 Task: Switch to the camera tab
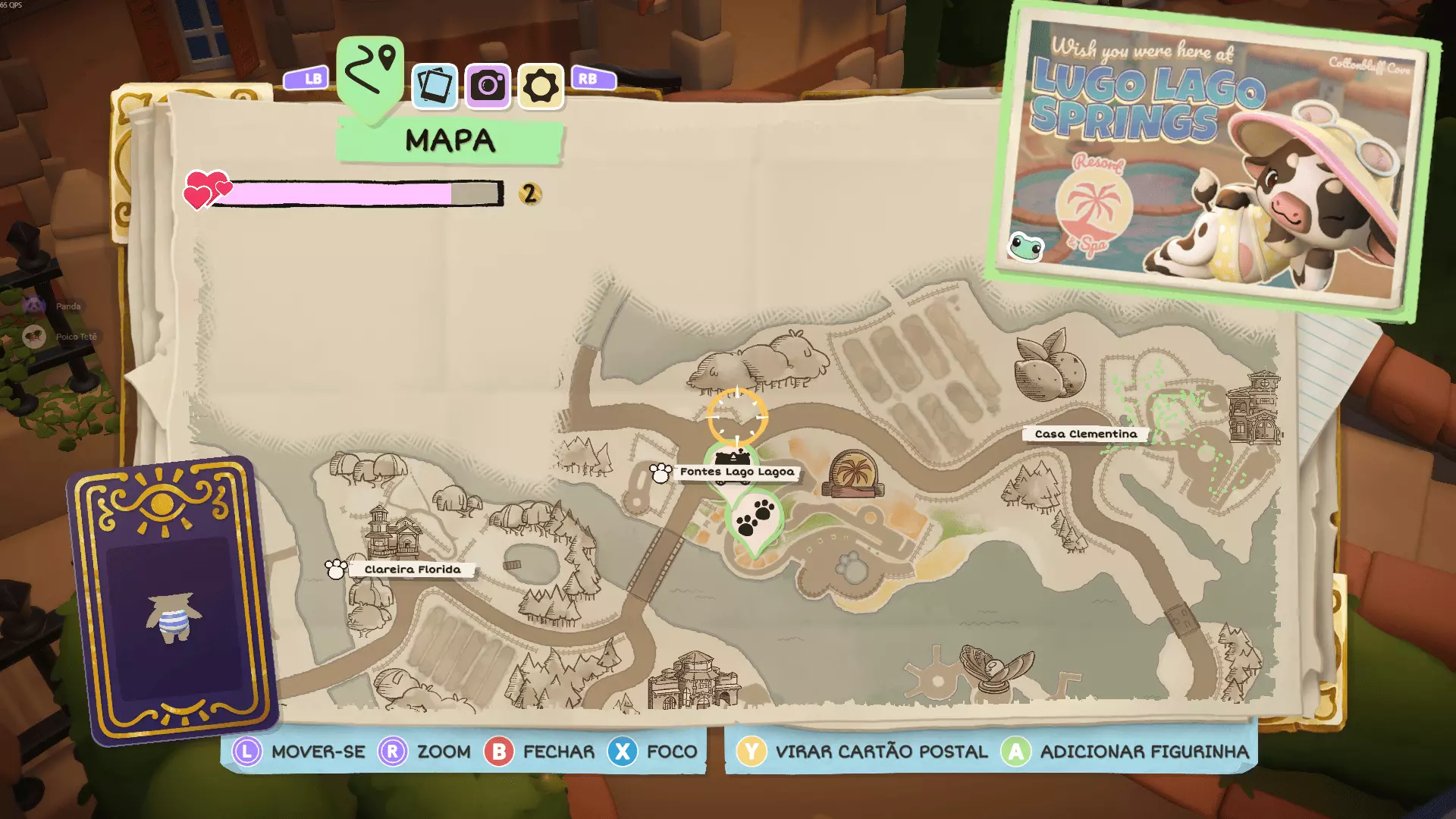488,86
